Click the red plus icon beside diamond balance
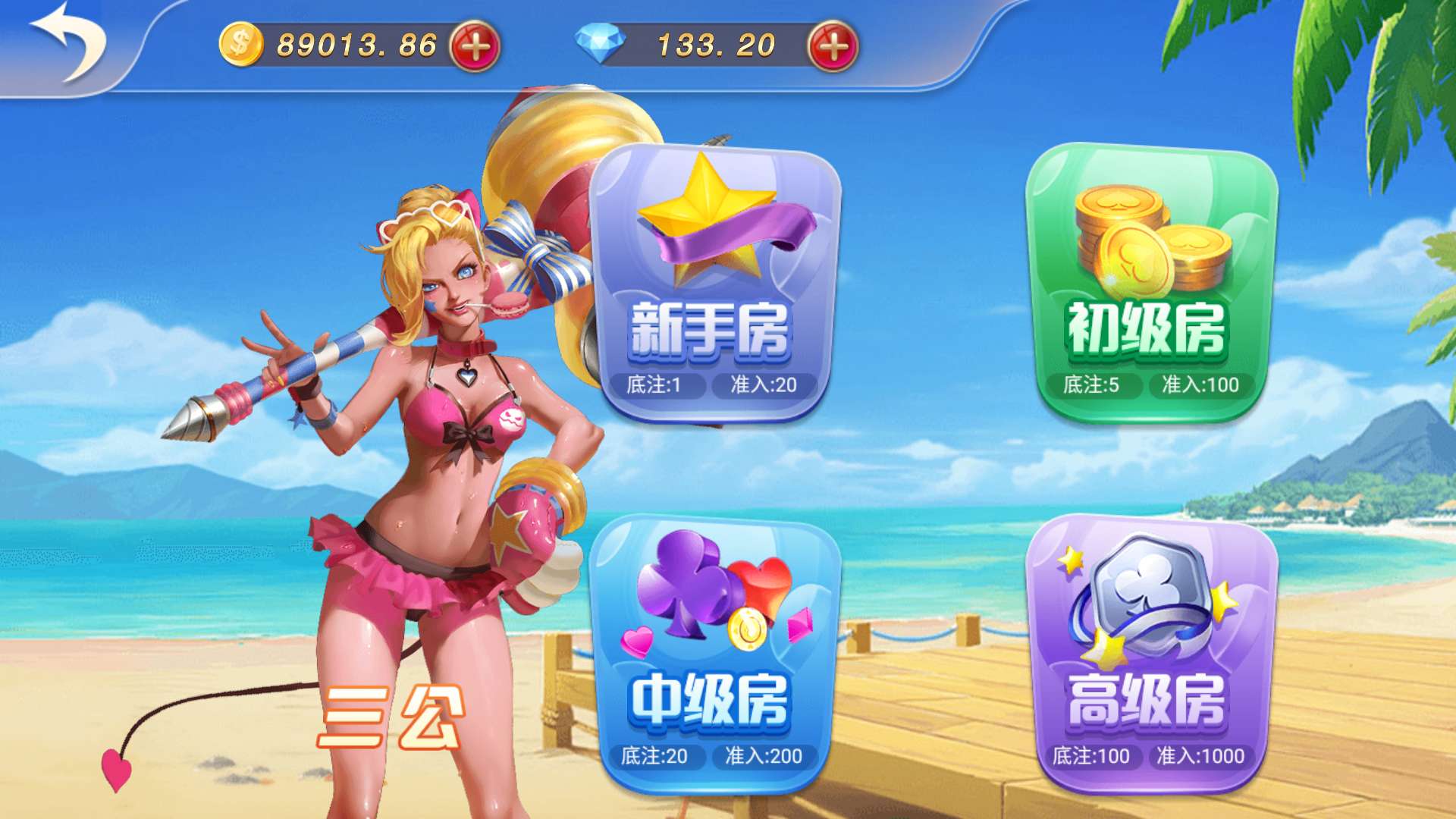The height and width of the screenshot is (819, 1456). 830,44
